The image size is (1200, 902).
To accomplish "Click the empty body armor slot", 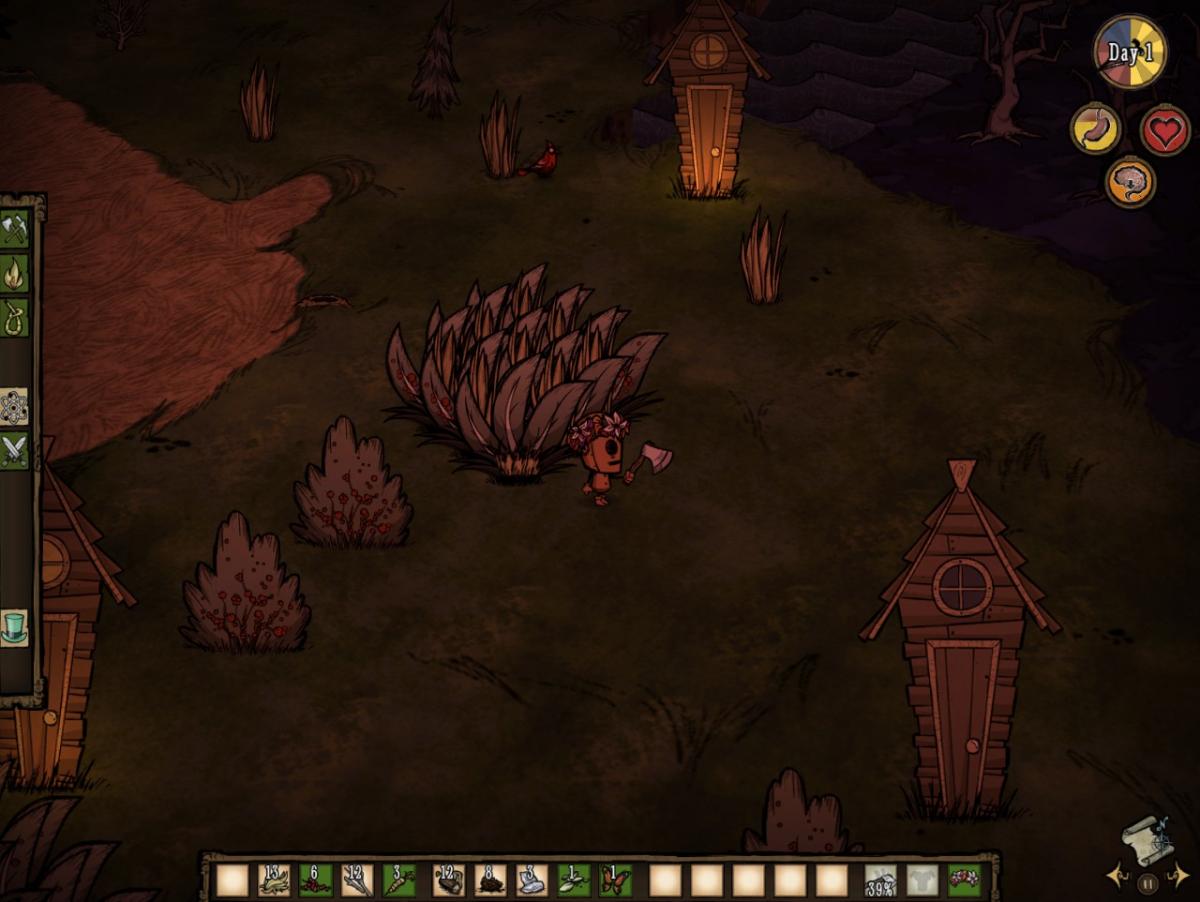I will 922,880.
